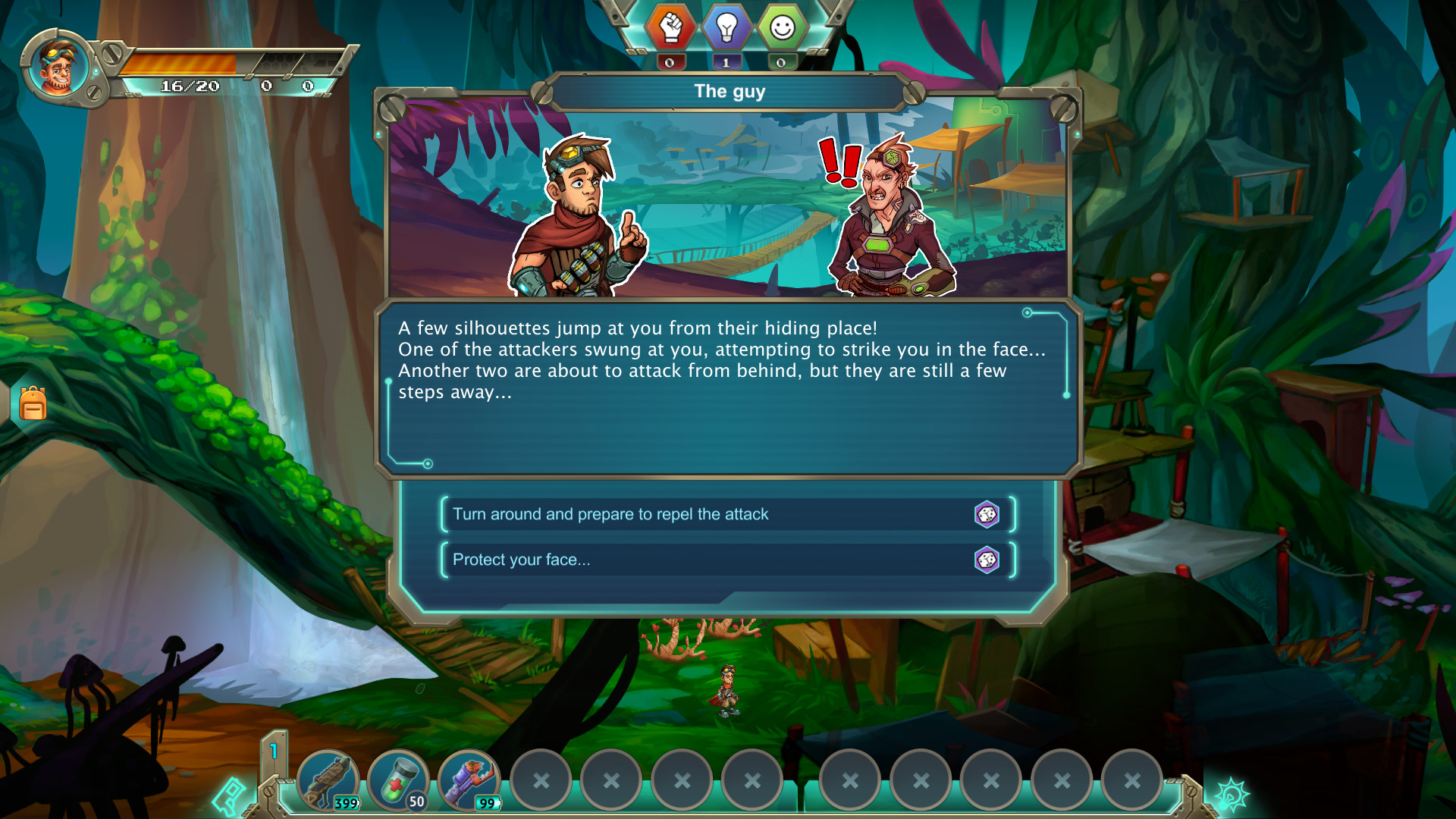
Task: Select the green smiley charisma stat icon
Action: coord(783,27)
